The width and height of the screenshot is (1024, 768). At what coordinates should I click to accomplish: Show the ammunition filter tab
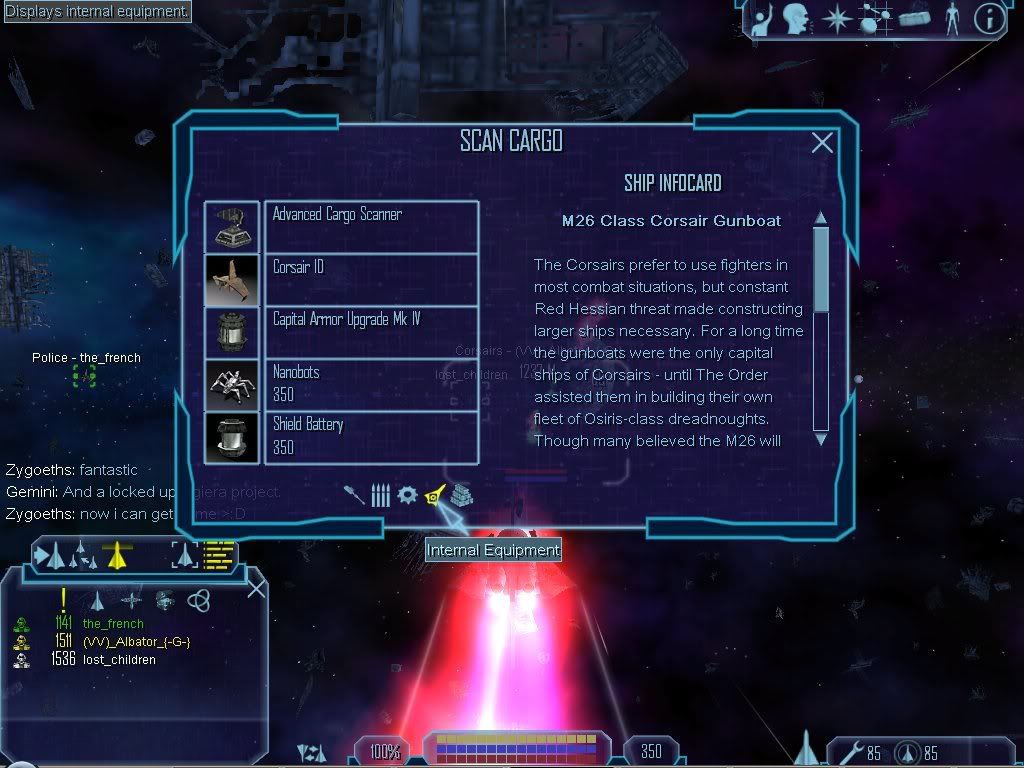(380, 495)
